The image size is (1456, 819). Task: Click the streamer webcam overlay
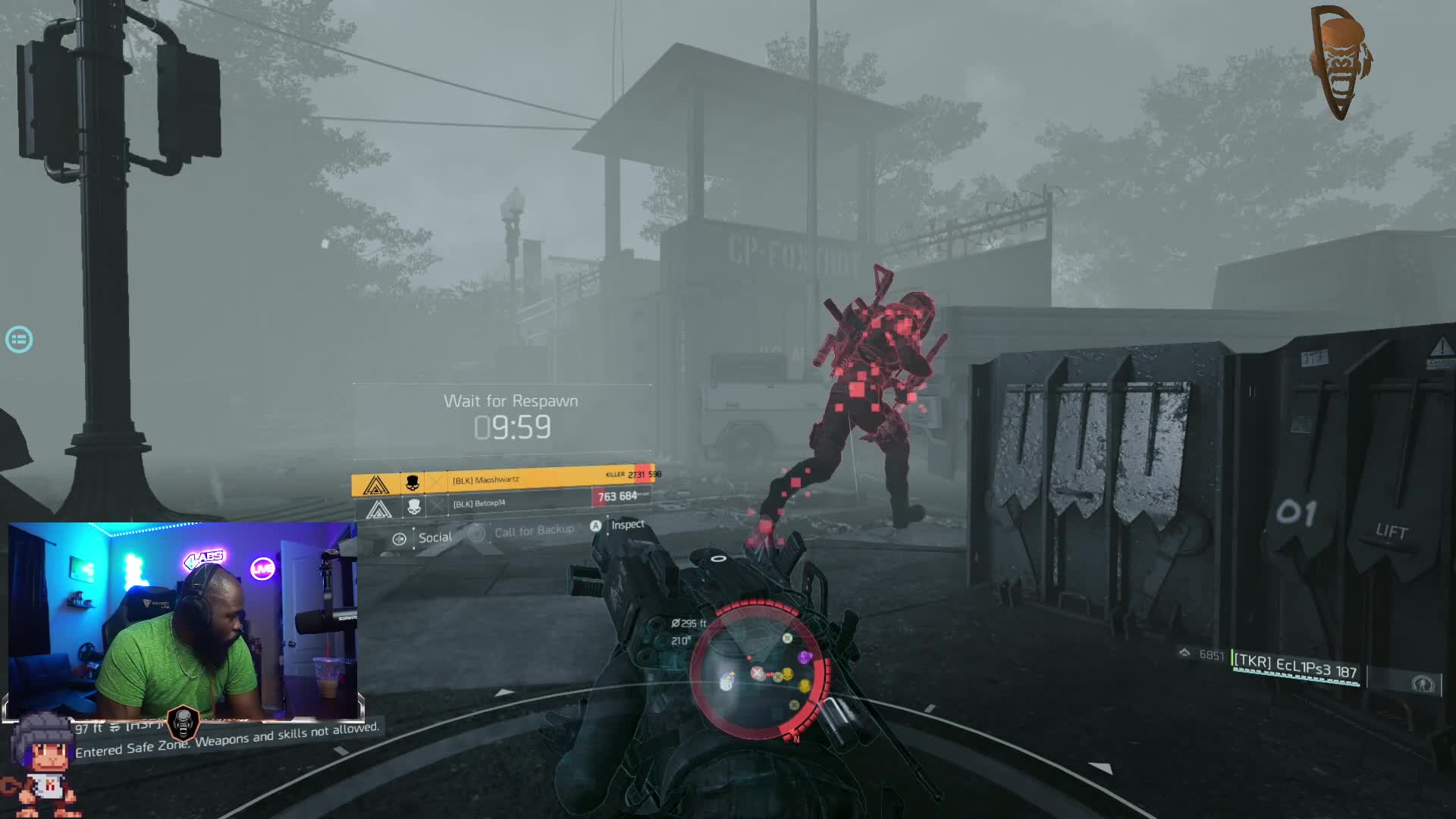coord(182,620)
